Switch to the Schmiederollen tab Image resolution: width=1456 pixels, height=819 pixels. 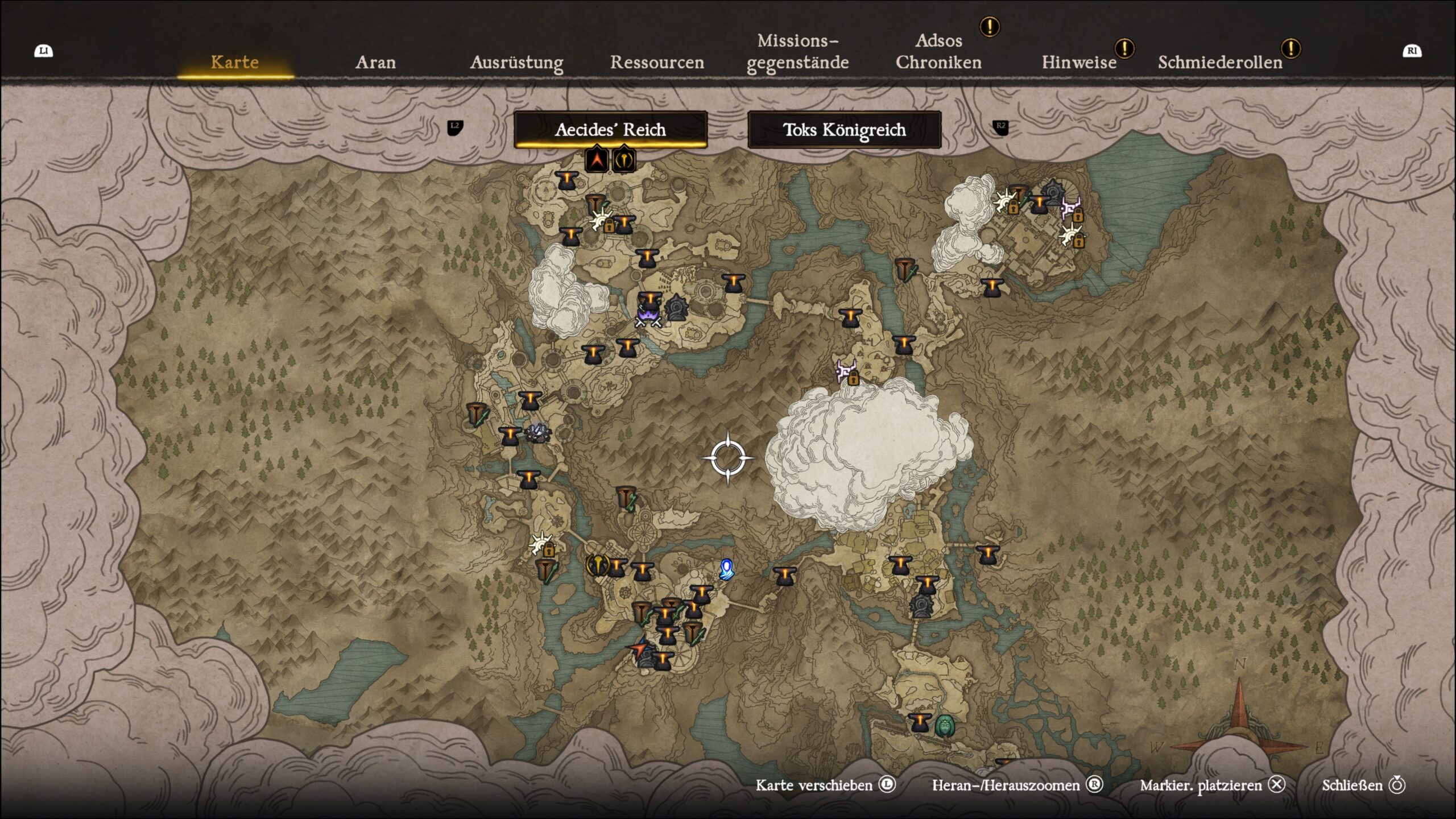[1220, 62]
